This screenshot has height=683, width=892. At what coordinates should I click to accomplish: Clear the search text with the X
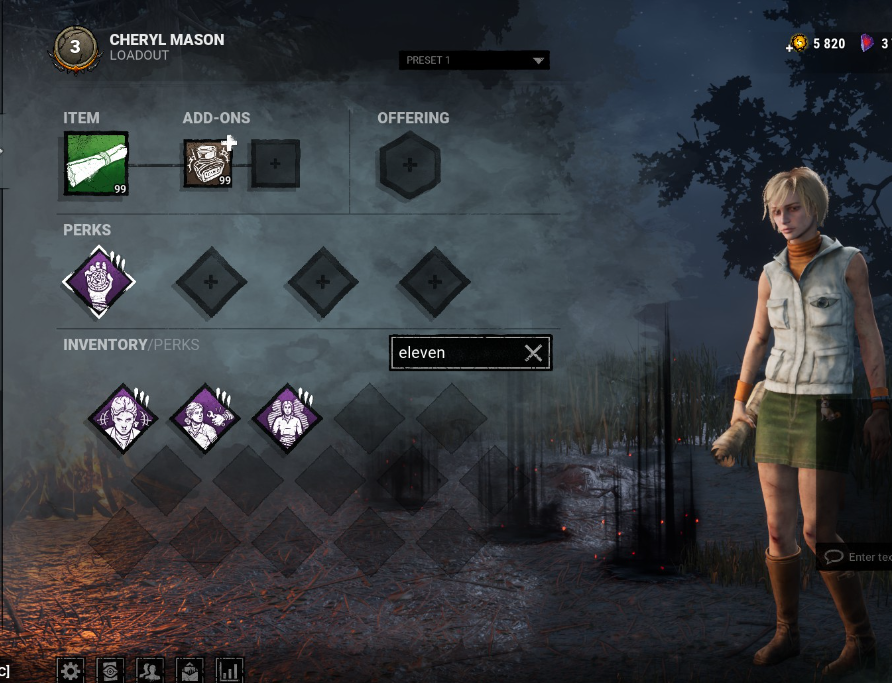coord(534,352)
